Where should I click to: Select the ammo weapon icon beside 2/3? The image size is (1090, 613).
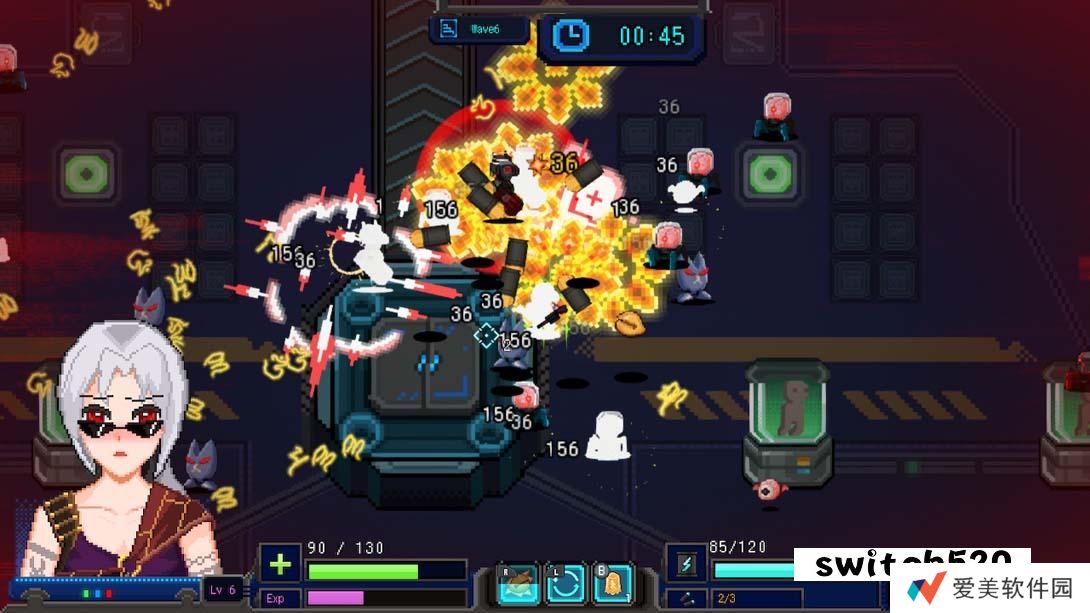pos(687,598)
